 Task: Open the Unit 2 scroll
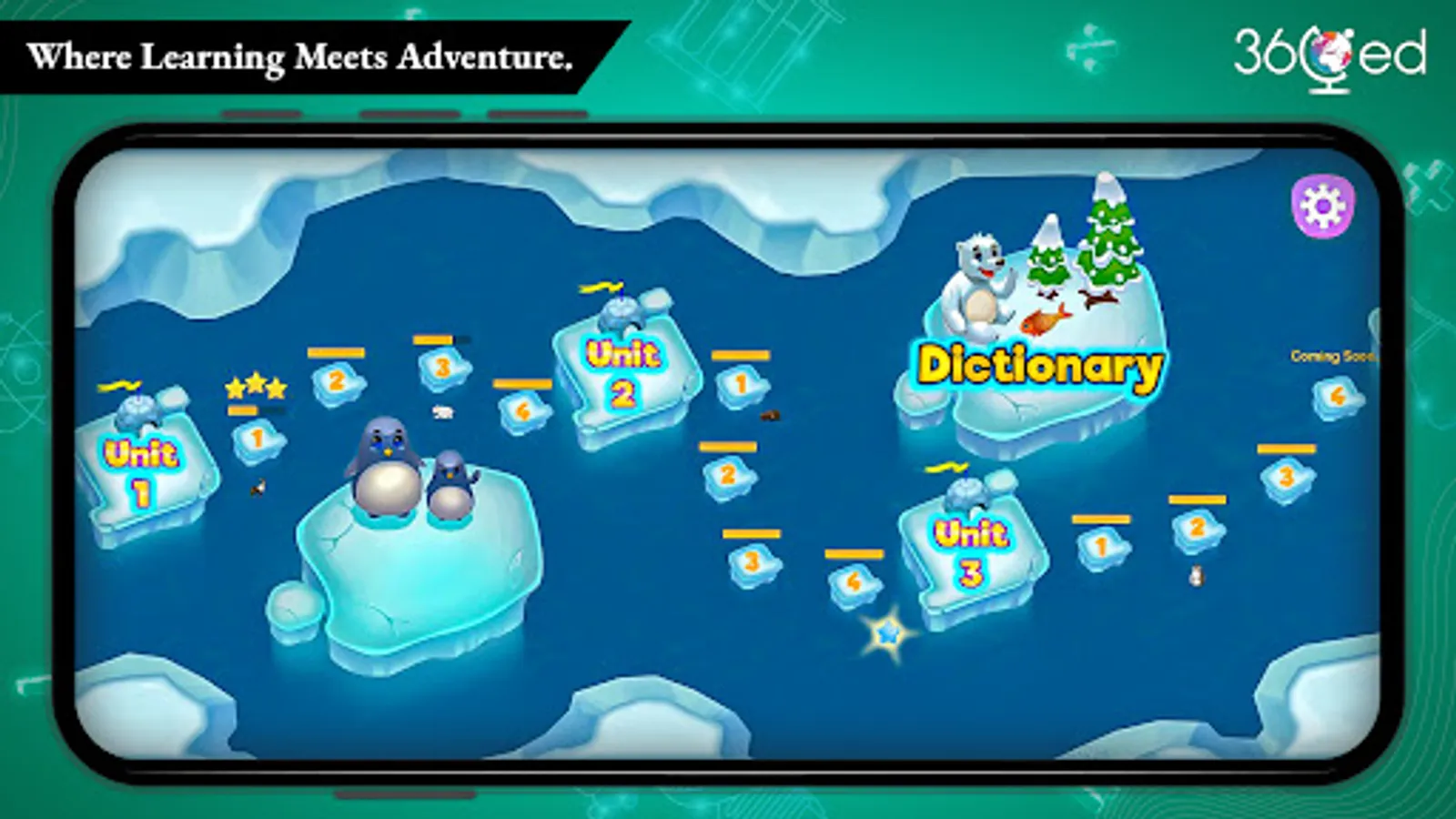pyautogui.click(x=624, y=367)
